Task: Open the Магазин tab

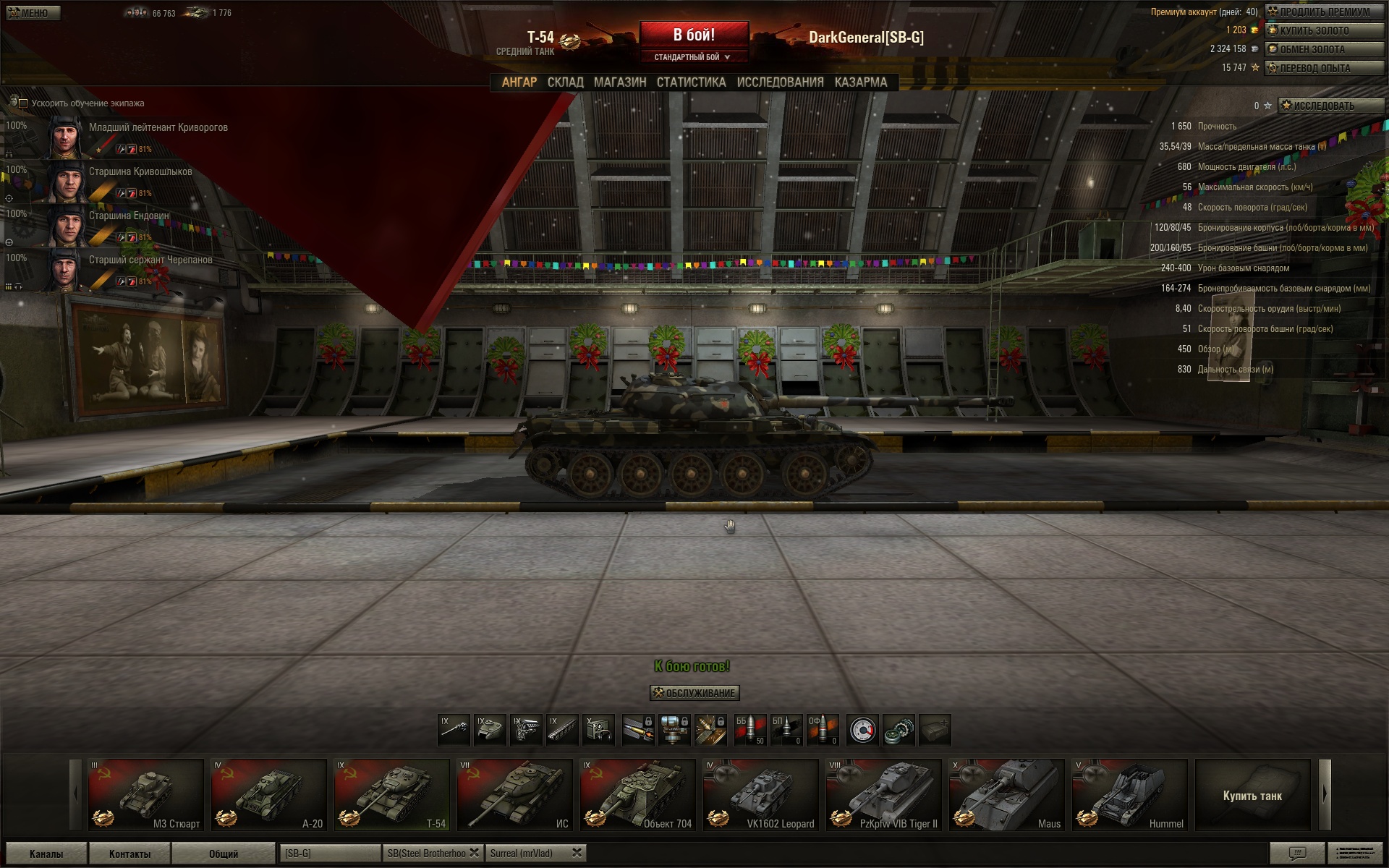Action: (x=620, y=82)
